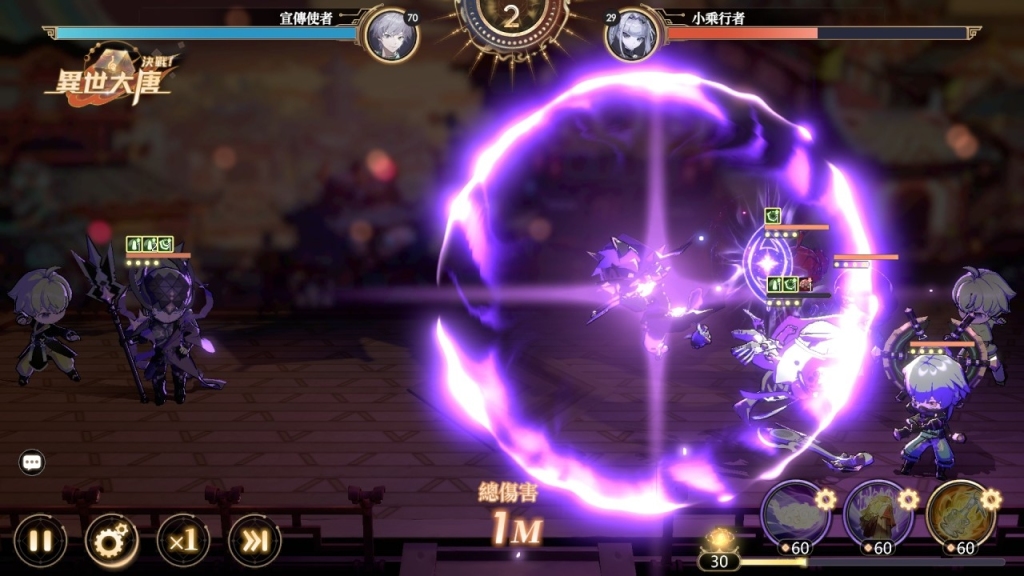This screenshot has height=576, width=1024.
Task: Click the 小乘行者 opponent portrait
Action: click(x=632, y=36)
